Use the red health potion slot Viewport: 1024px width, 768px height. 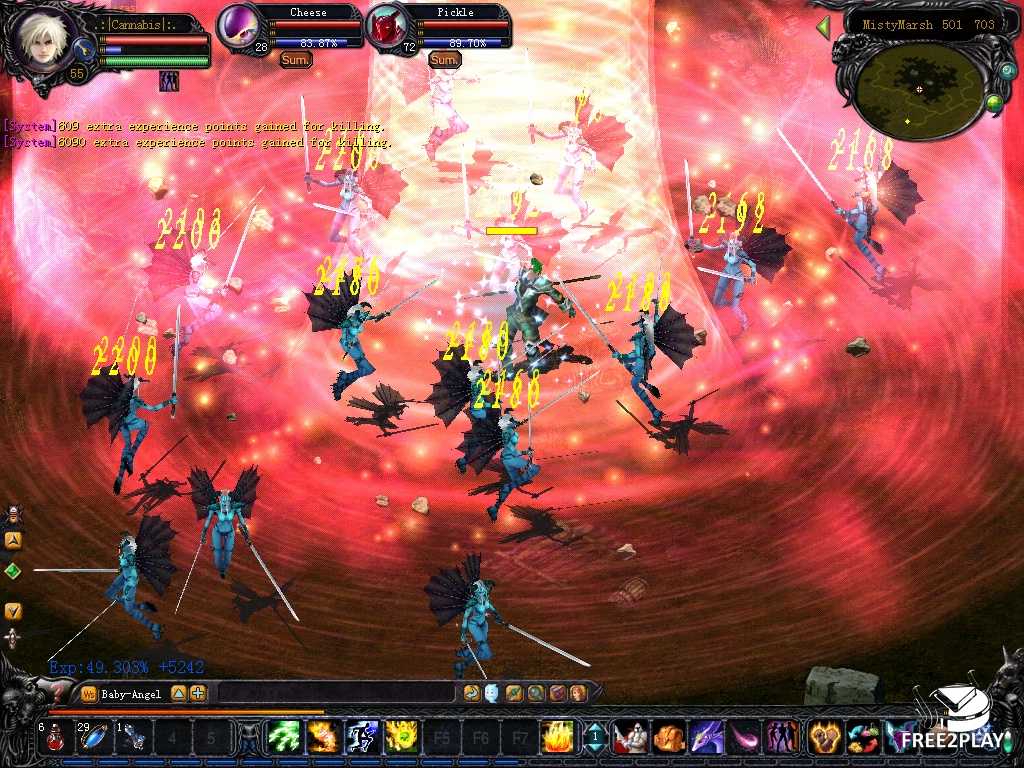pos(57,738)
